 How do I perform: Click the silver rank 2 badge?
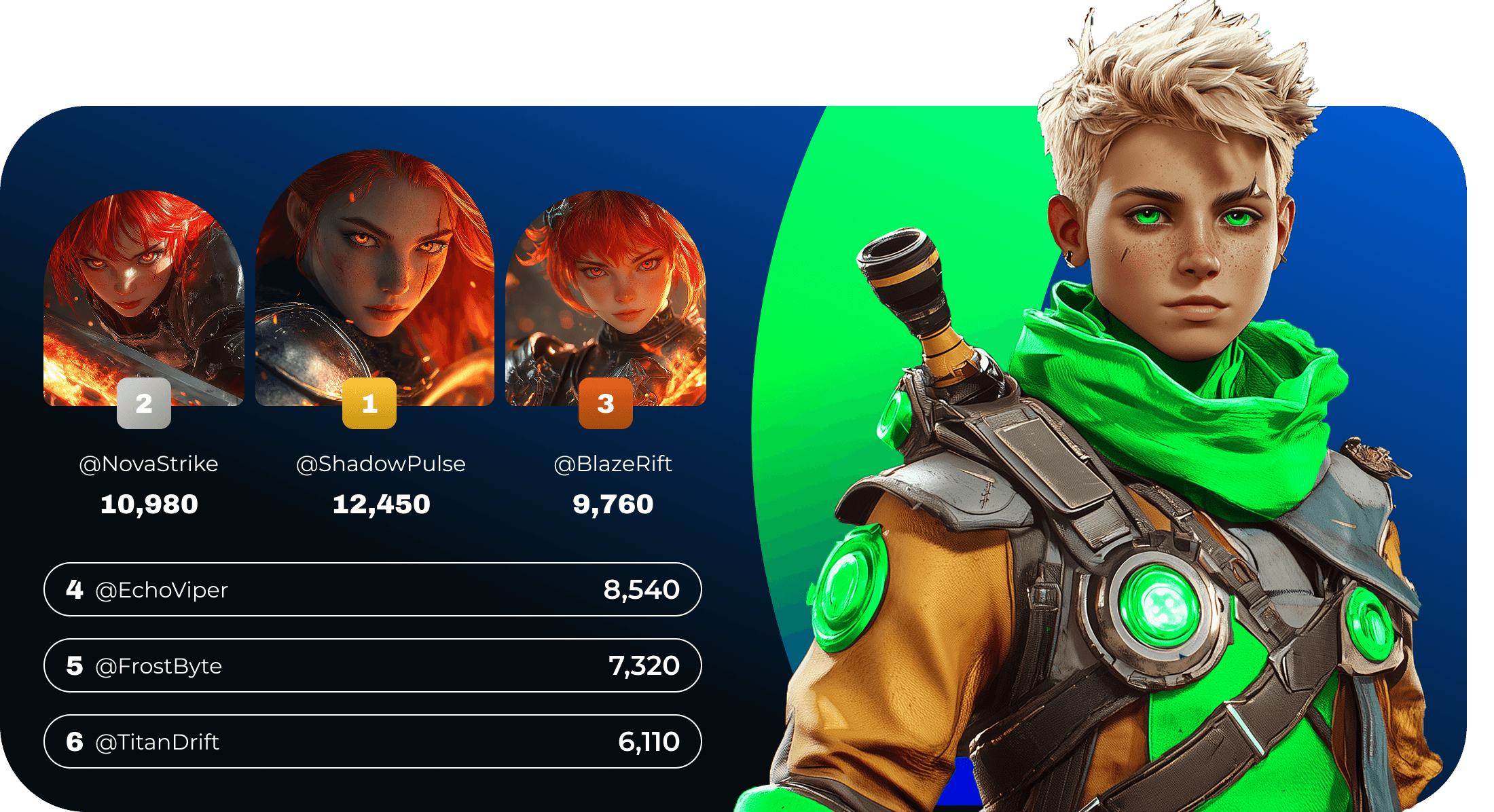(143, 403)
